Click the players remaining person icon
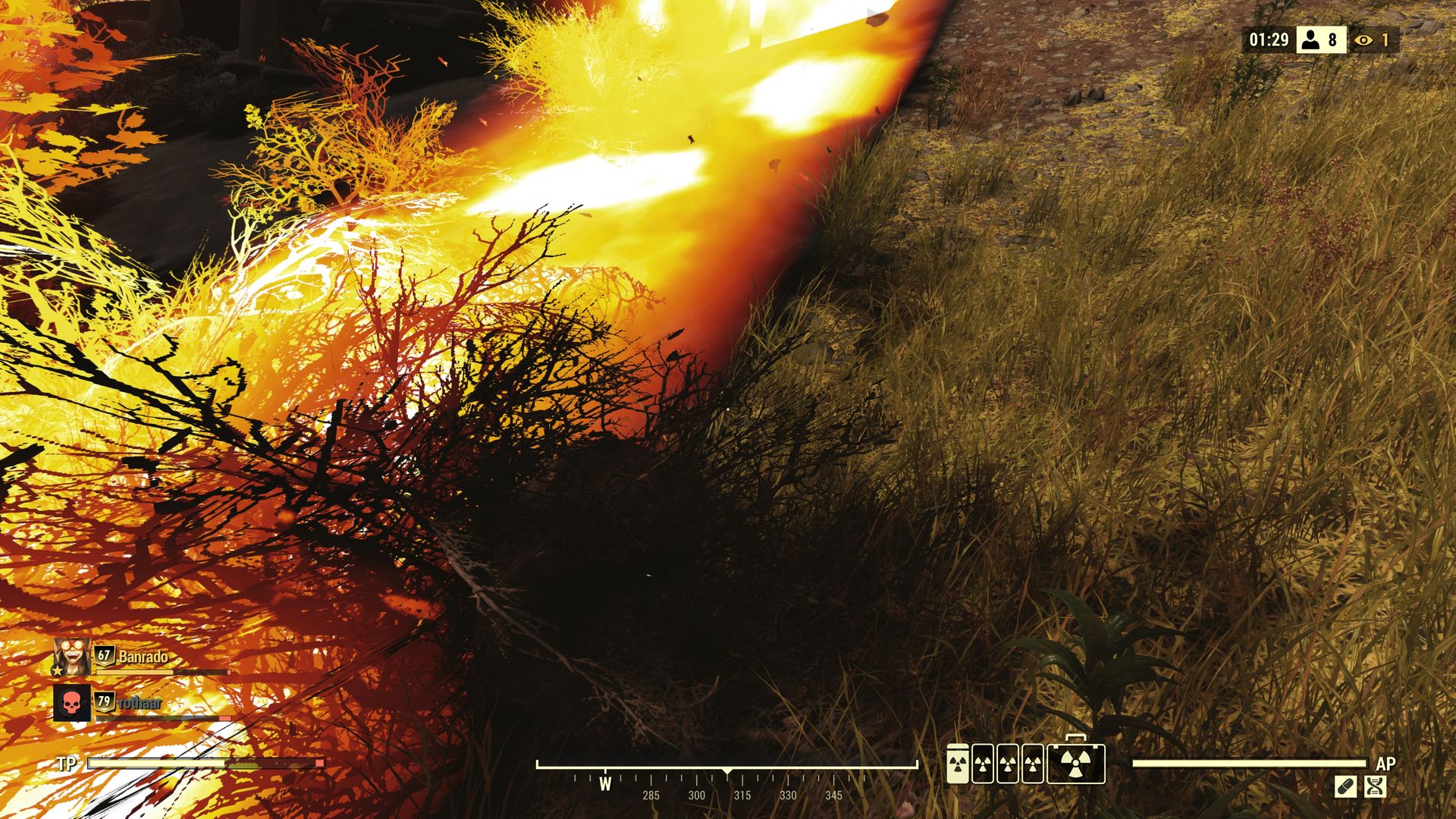The height and width of the screenshot is (819, 1456). (1310, 39)
